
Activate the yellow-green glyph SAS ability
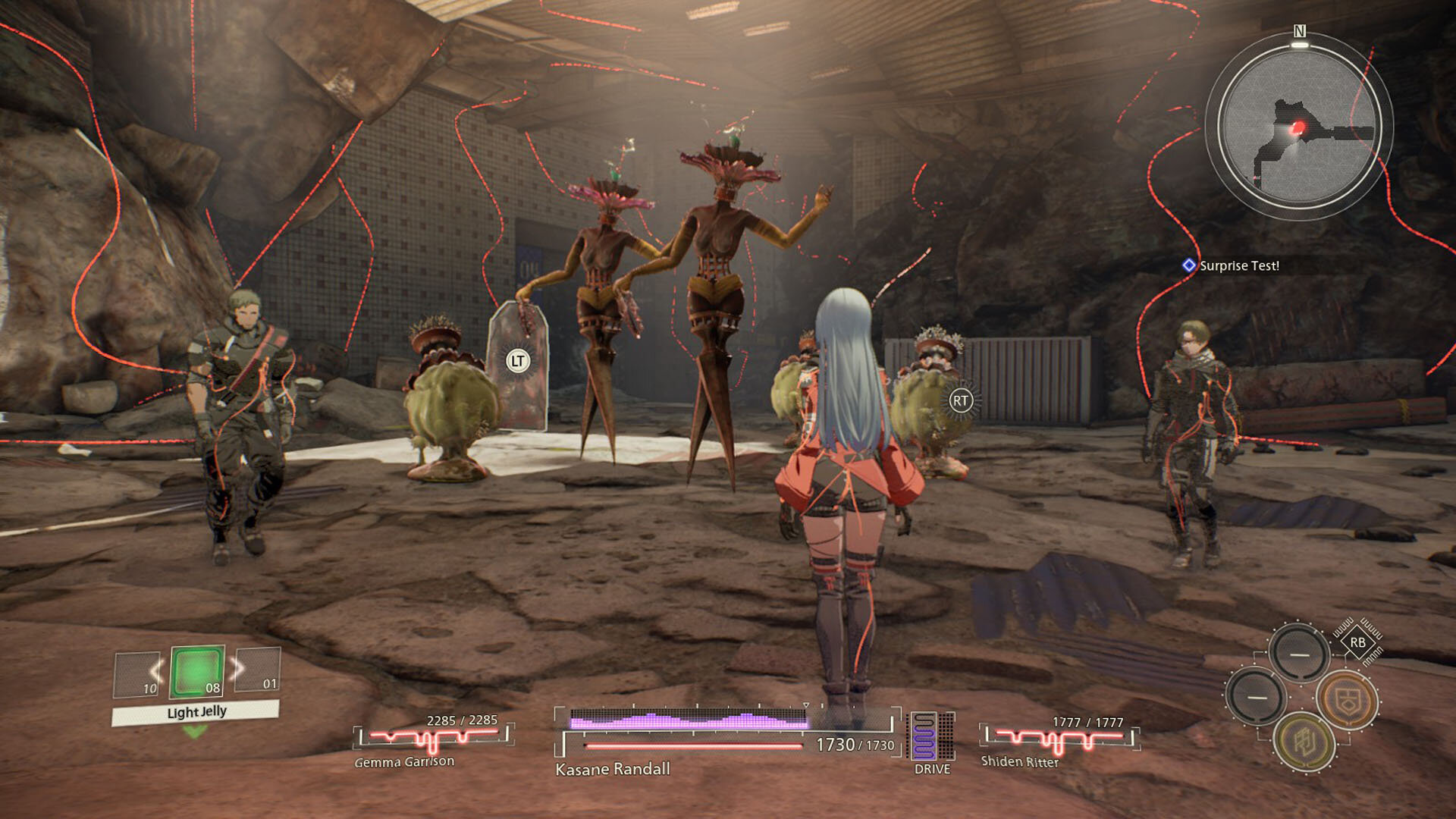1304,742
